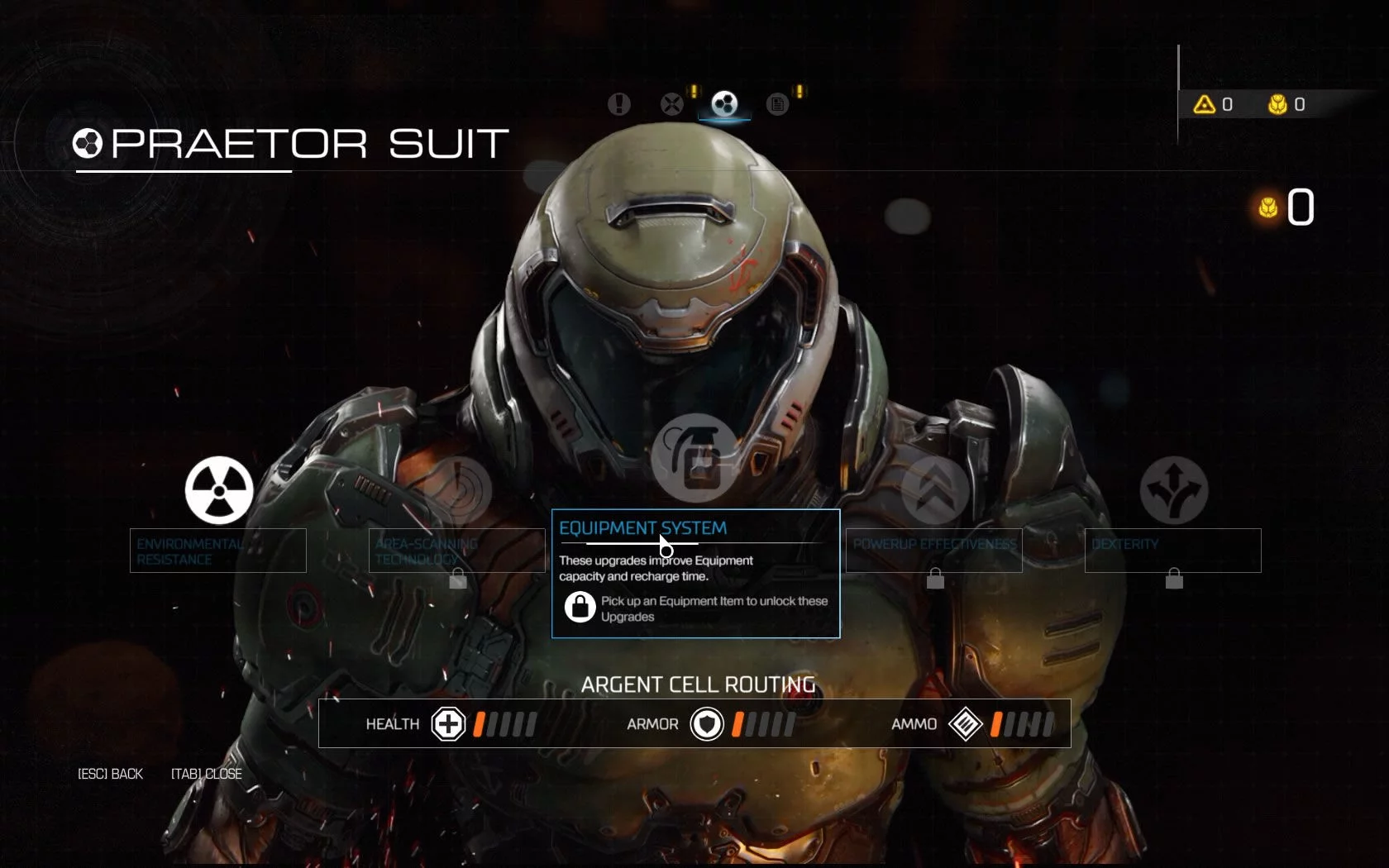Switch to the crossed-weapons arsenal tab
Image resolution: width=1389 pixels, height=868 pixels.
(x=672, y=104)
